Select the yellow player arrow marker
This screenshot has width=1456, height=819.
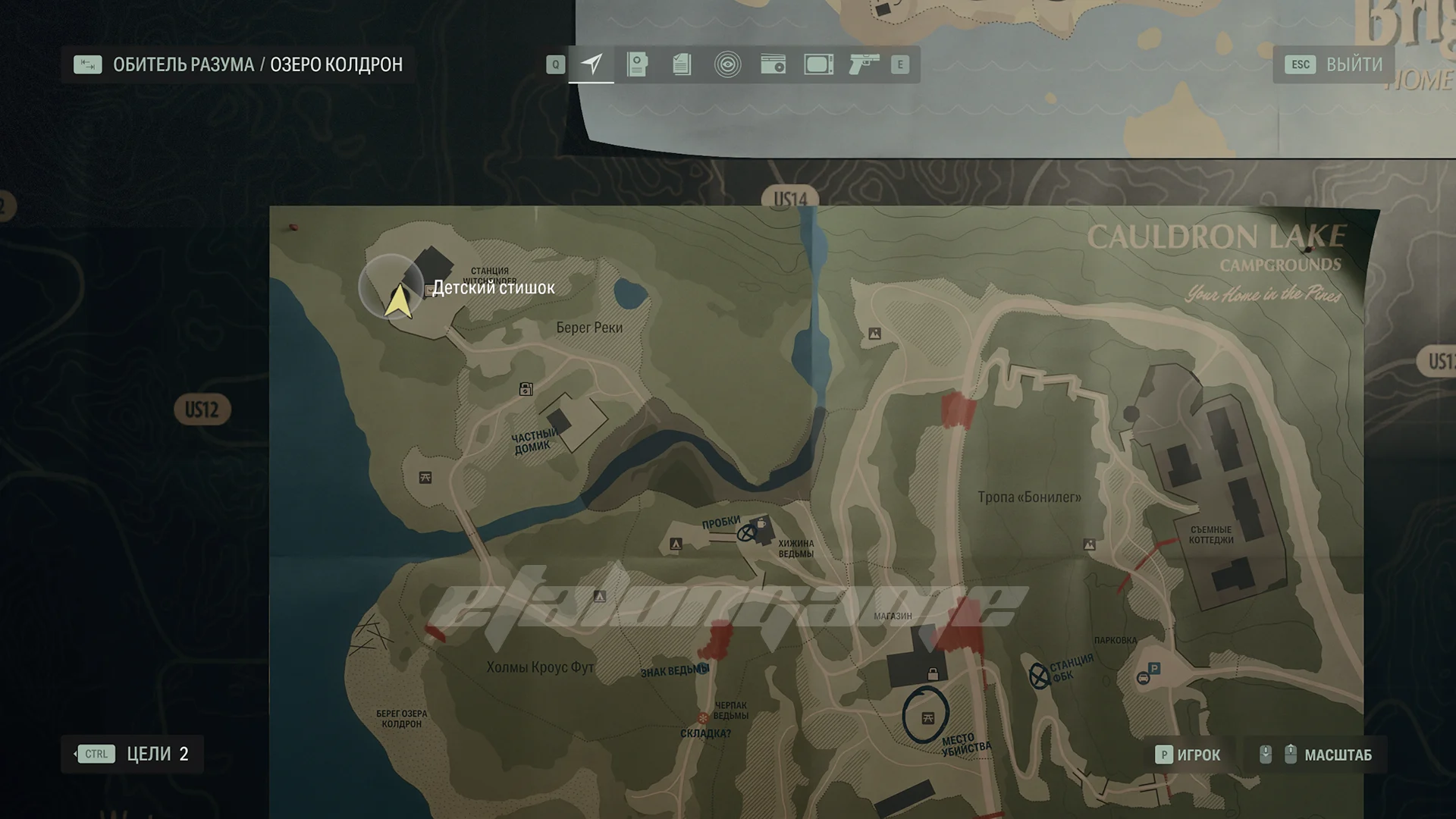tap(398, 300)
